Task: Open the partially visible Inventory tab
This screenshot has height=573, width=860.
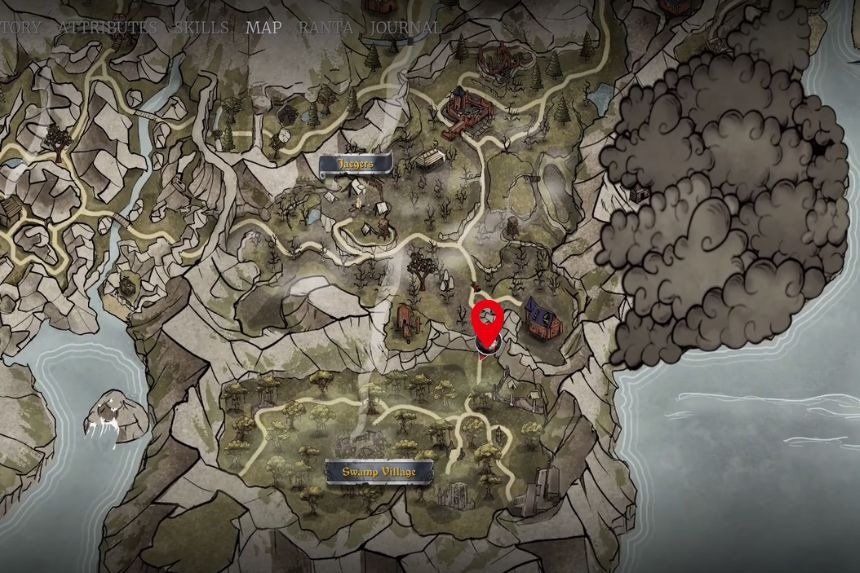Action: [20, 28]
